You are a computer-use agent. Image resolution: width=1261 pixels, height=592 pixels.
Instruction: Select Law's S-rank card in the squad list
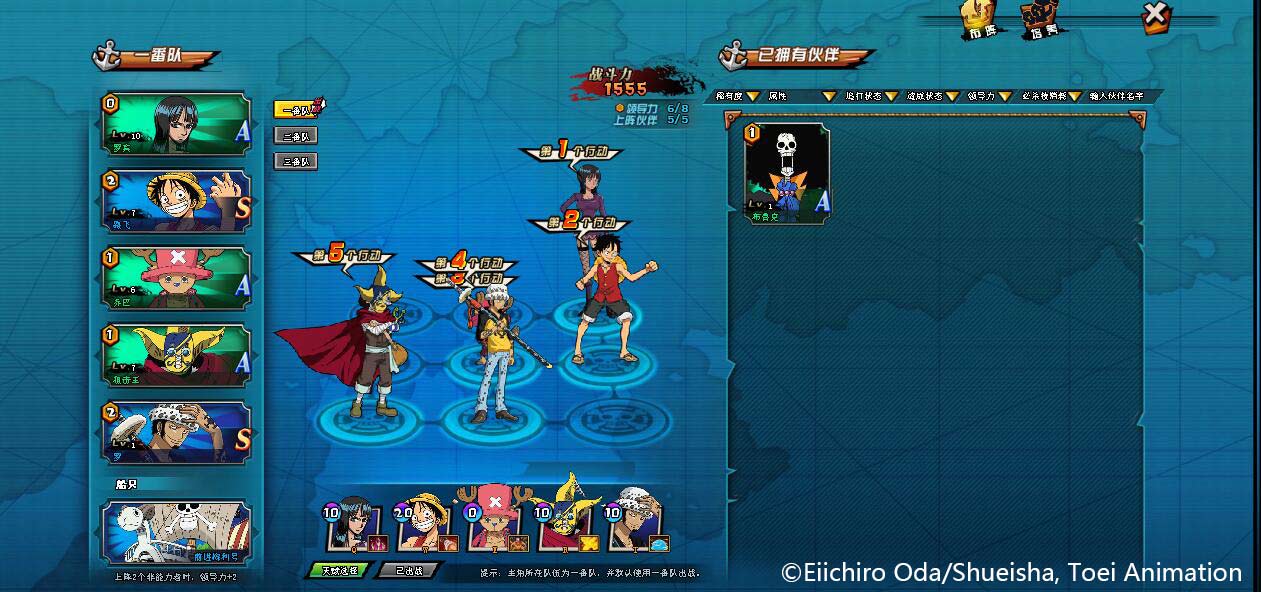tap(176, 432)
